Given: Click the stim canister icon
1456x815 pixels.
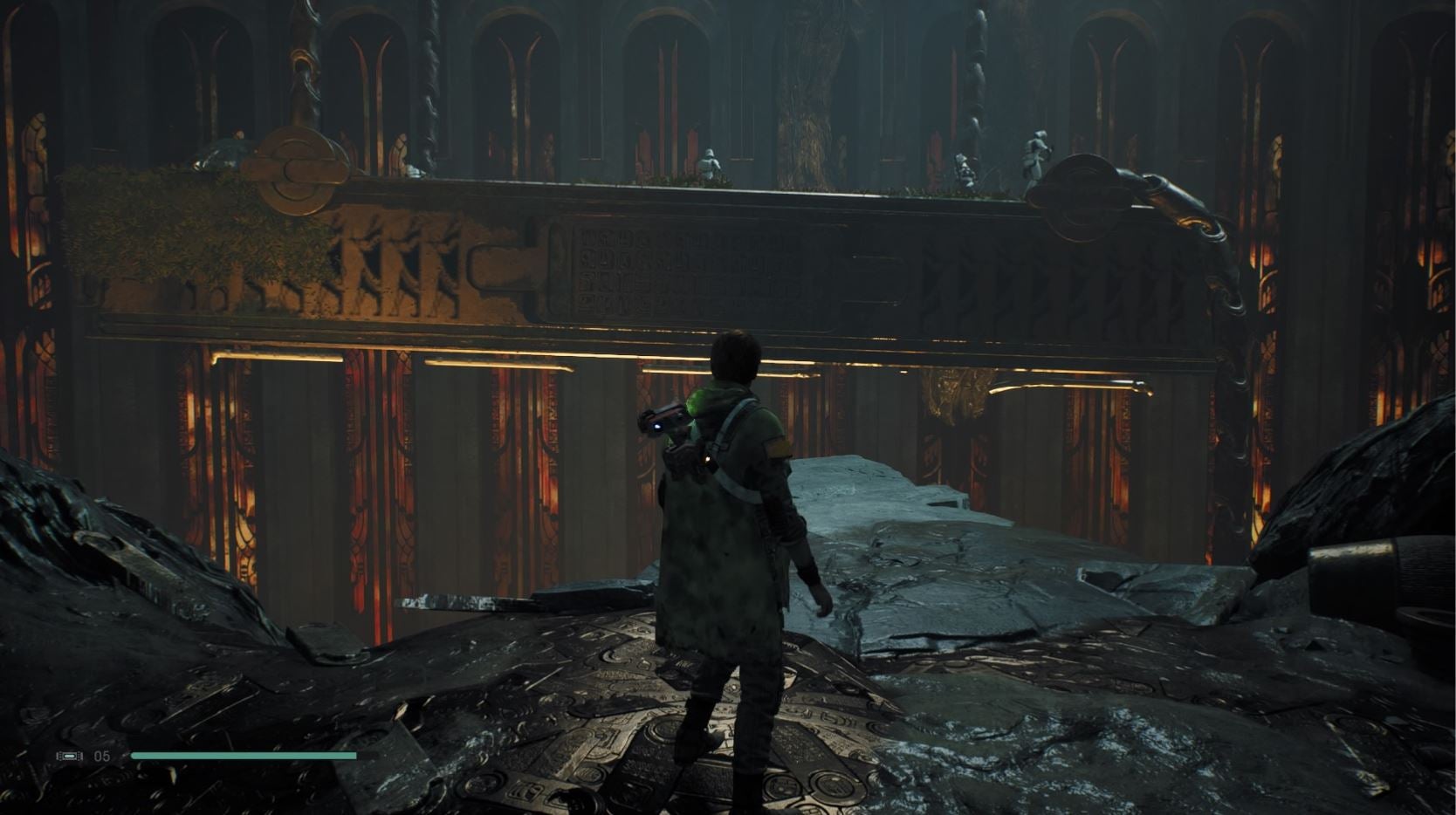Looking at the screenshot, I should pos(70,756).
